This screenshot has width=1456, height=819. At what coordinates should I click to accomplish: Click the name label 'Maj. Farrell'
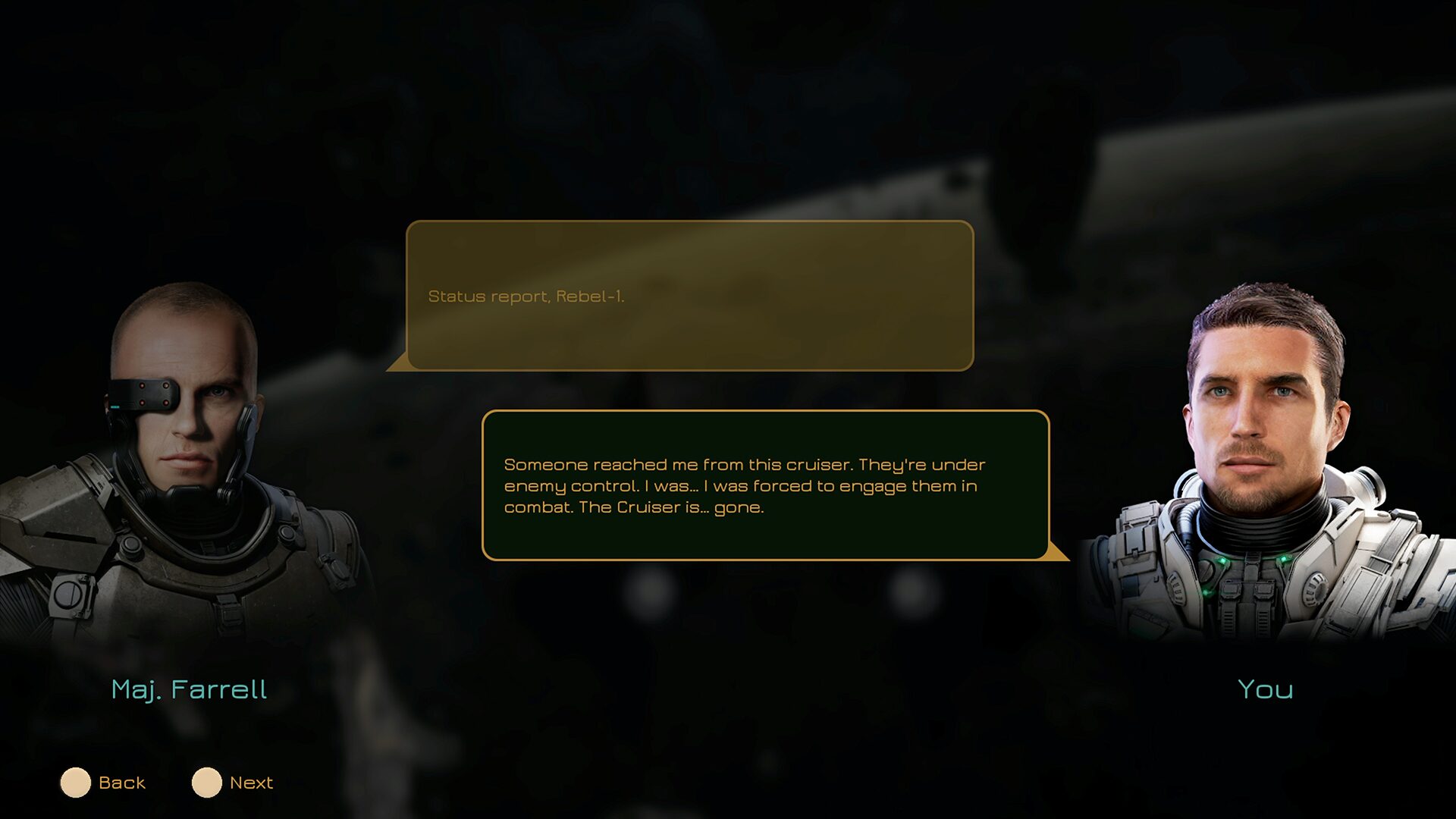[190, 689]
